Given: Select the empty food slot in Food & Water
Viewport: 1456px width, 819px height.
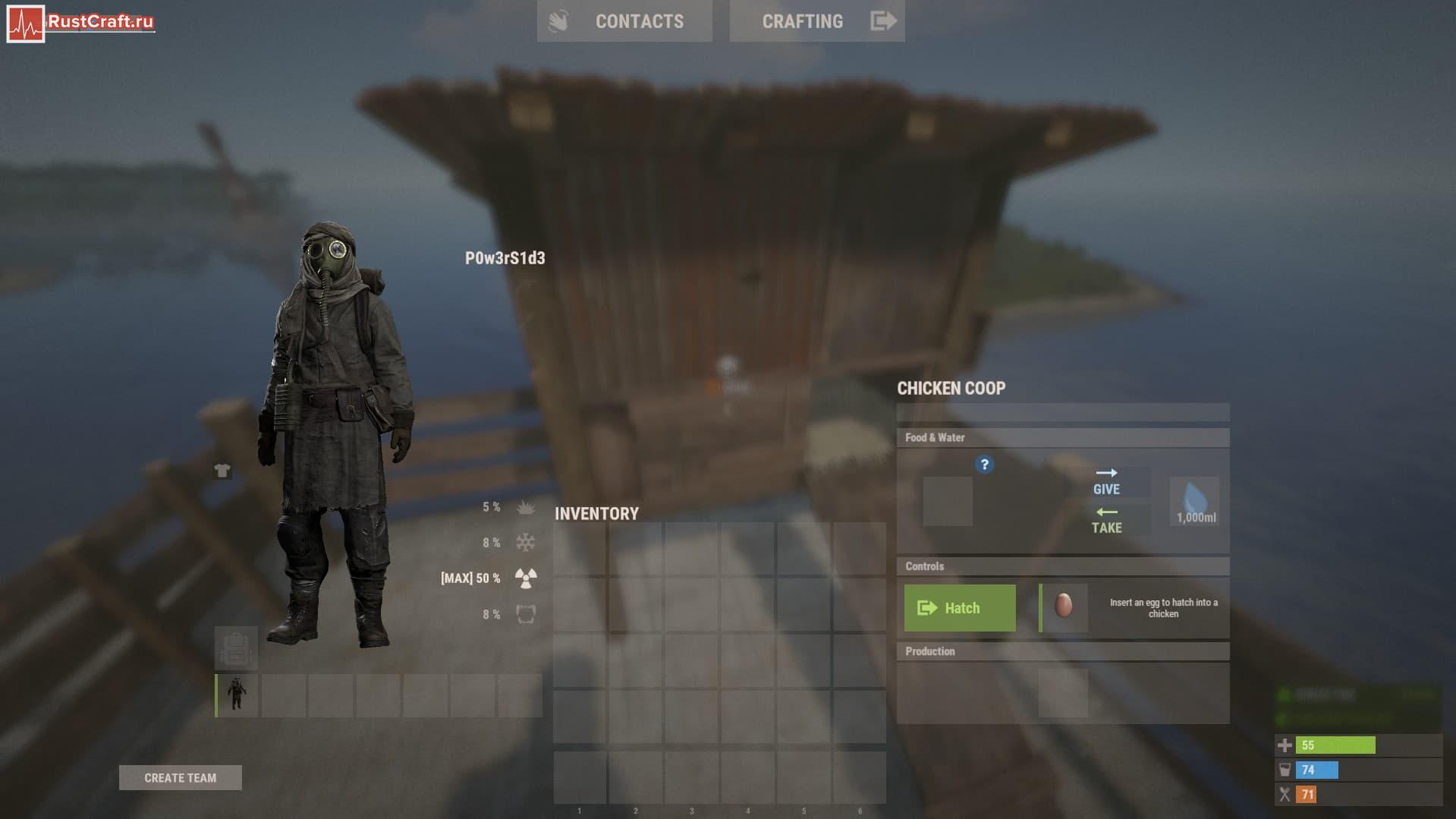Looking at the screenshot, I should click(948, 501).
